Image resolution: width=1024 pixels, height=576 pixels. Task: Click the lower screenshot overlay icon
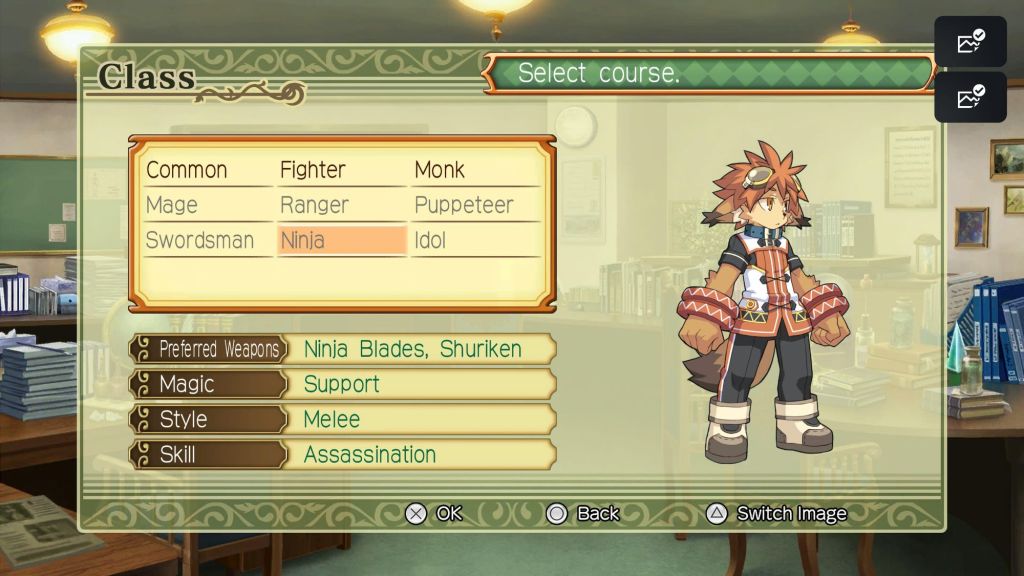pos(971,97)
